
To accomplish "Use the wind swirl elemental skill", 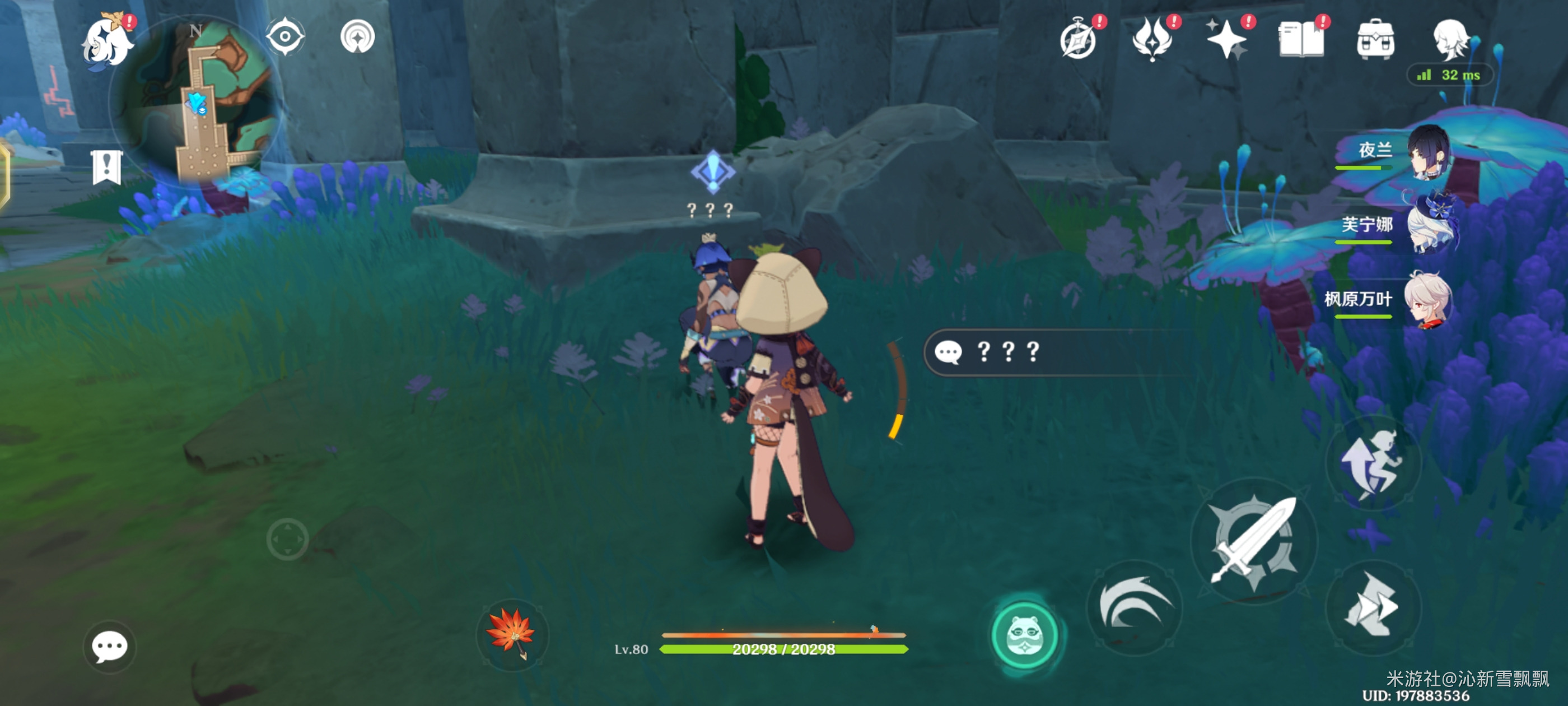I will pyautogui.click(x=1134, y=607).
